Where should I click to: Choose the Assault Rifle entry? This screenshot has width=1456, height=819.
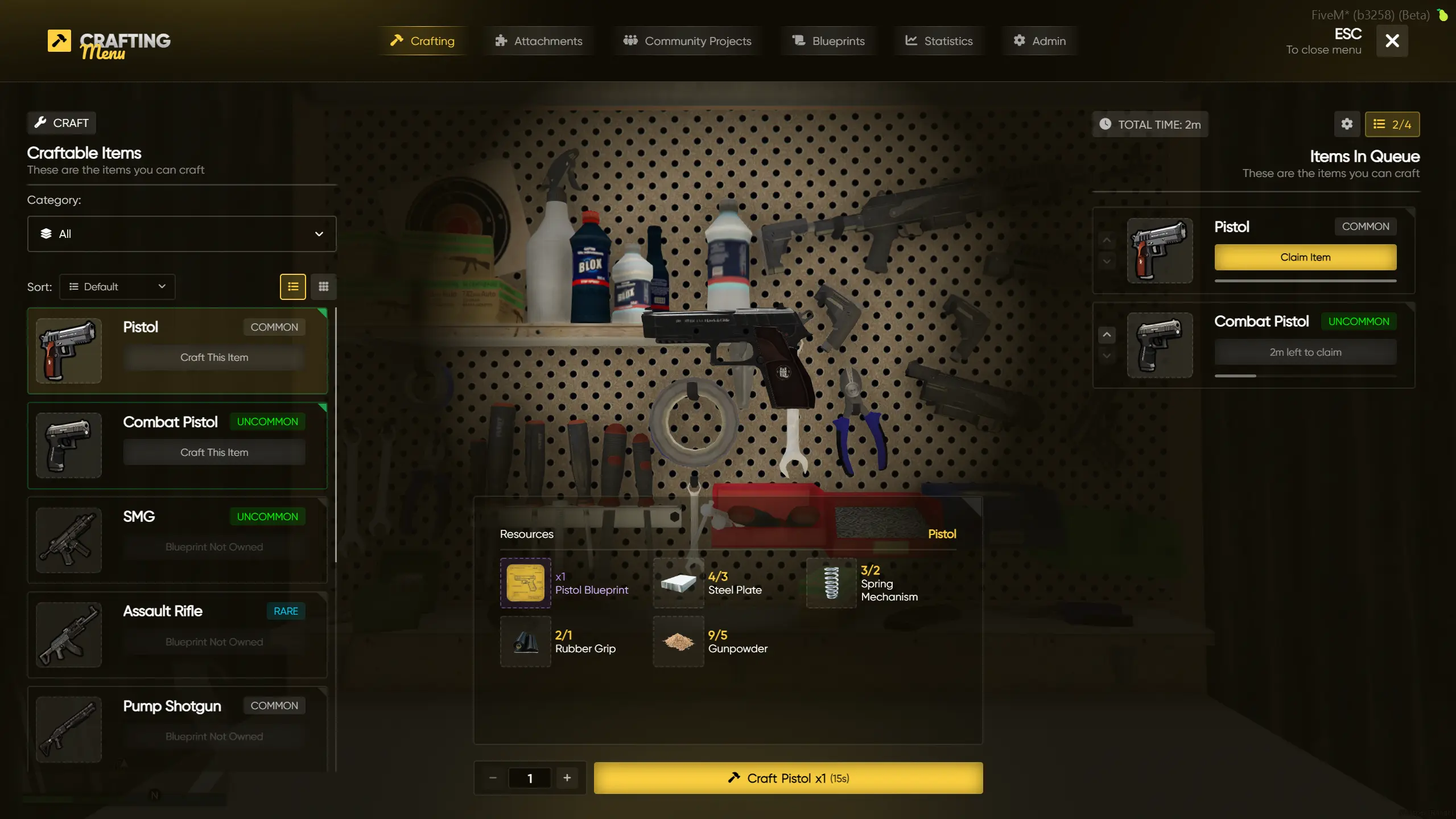tap(177, 634)
